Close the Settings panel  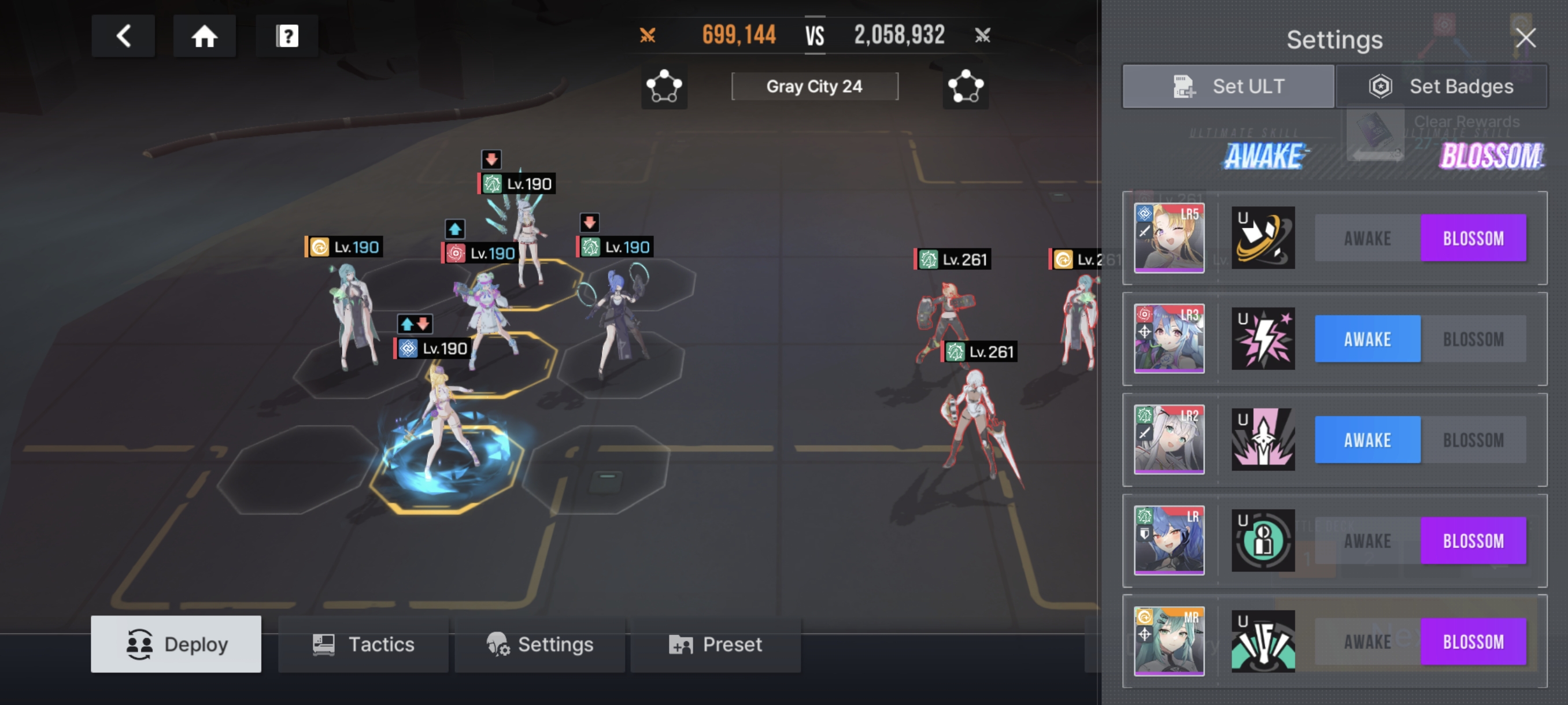point(1525,38)
